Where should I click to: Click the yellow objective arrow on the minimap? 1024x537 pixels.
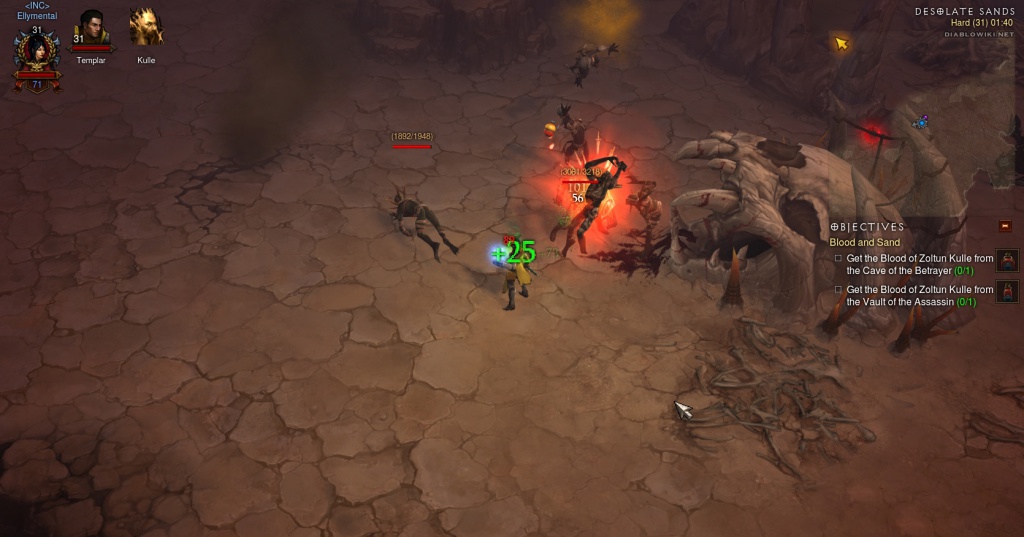[842, 43]
